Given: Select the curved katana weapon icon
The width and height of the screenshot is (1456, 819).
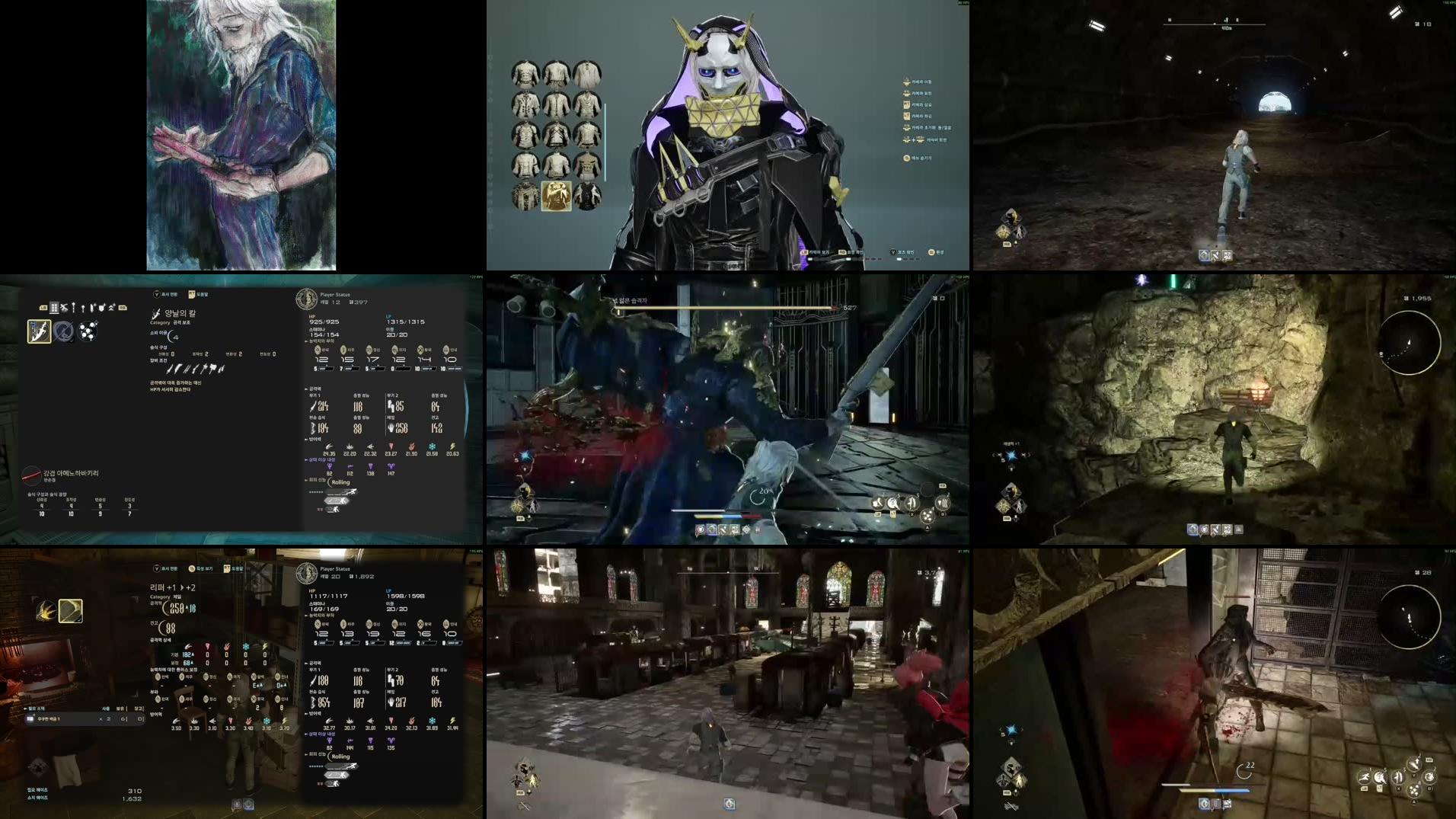Looking at the screenshot, I should click(40, 331).
